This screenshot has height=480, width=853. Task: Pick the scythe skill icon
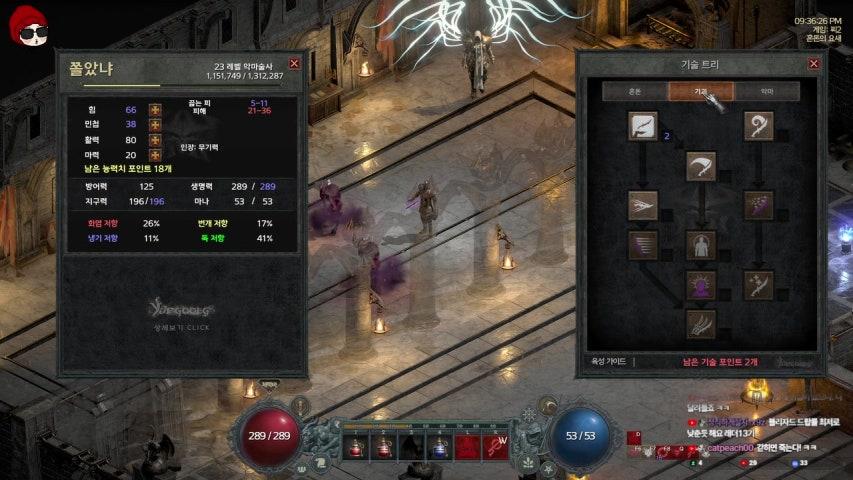click(x=700, y=166)
